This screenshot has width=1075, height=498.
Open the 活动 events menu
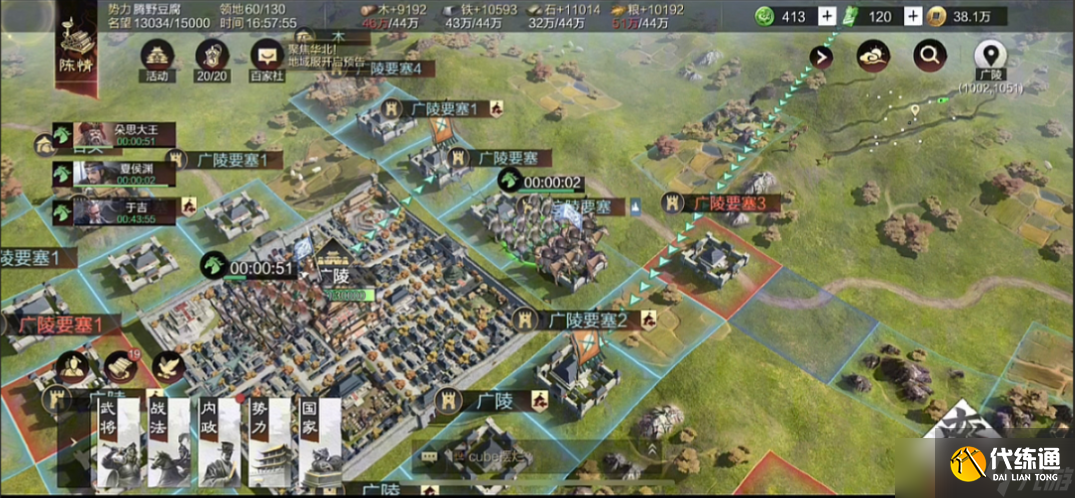coord(158,58)
